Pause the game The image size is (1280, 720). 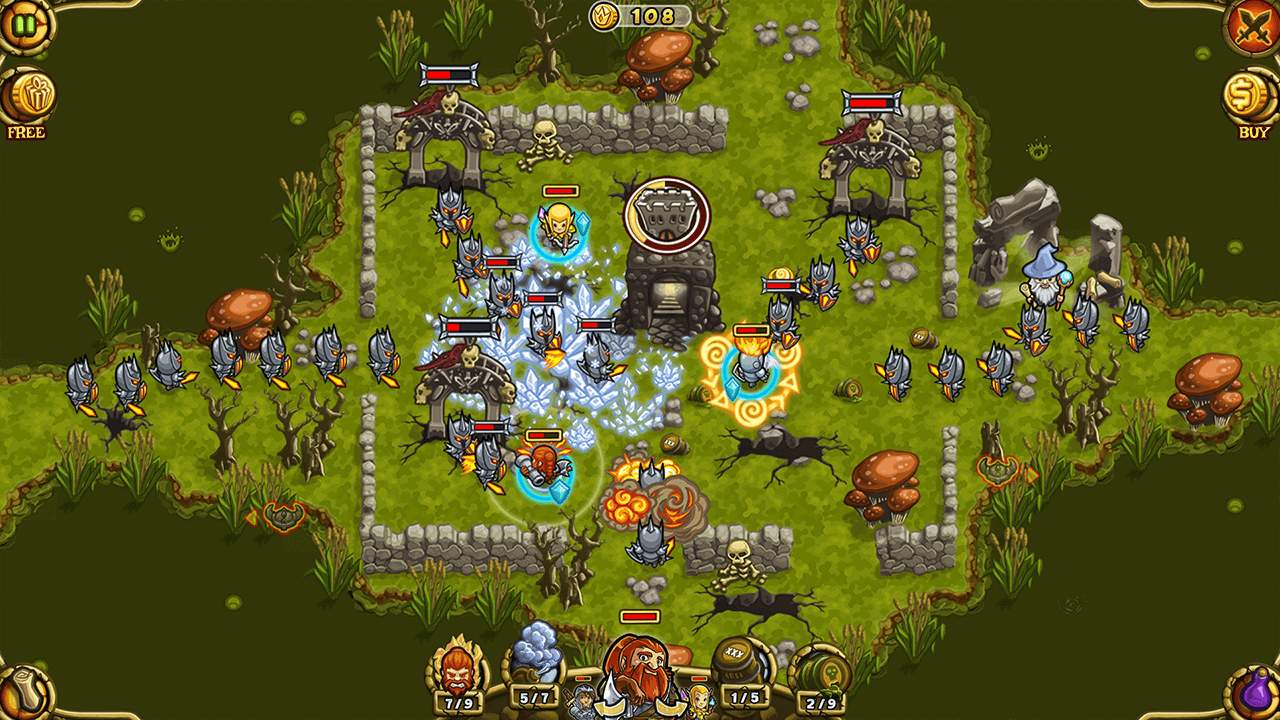pyautogui.click(x=21, y=22)
